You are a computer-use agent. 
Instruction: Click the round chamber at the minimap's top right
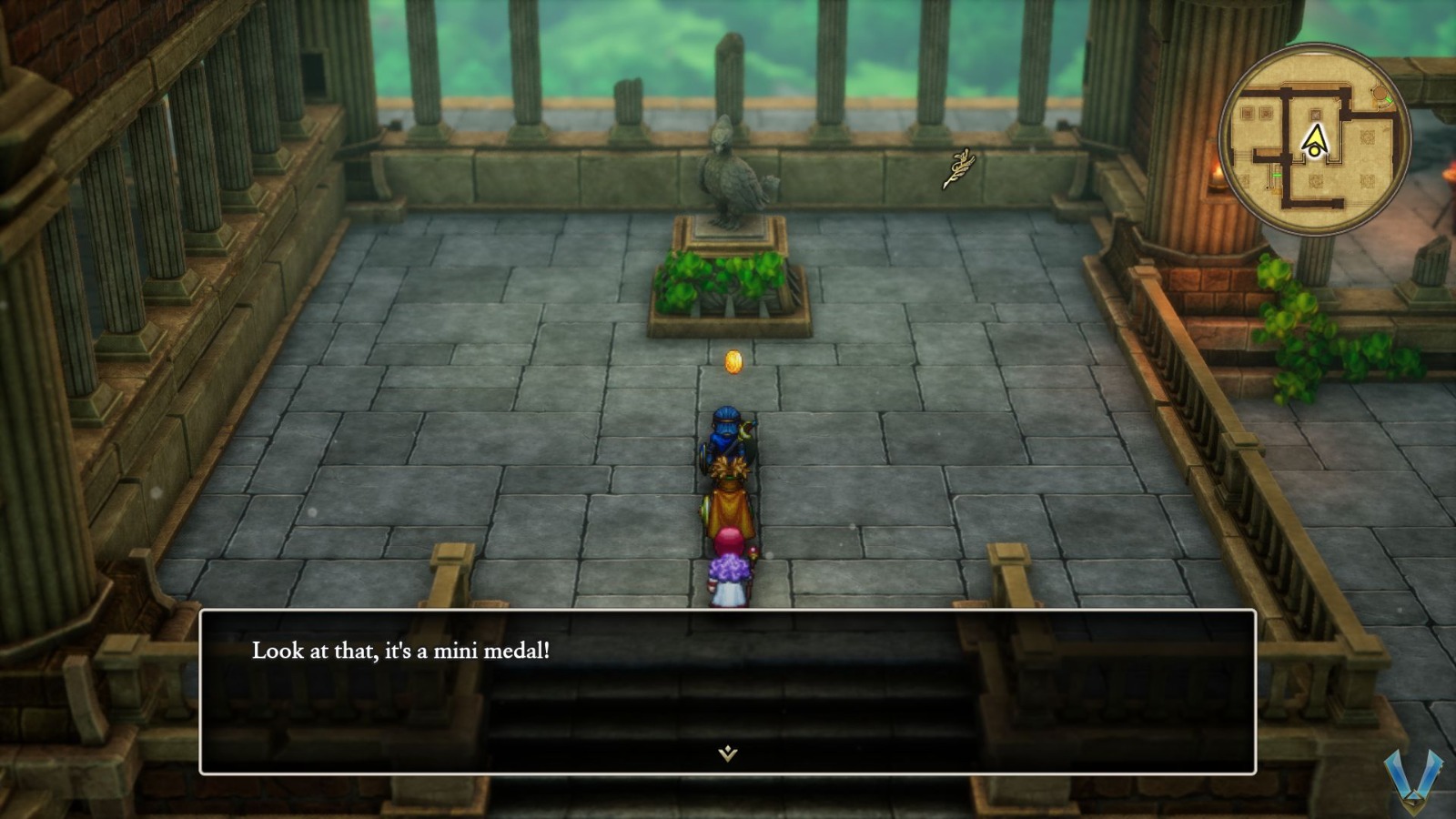coord(1379,92)
